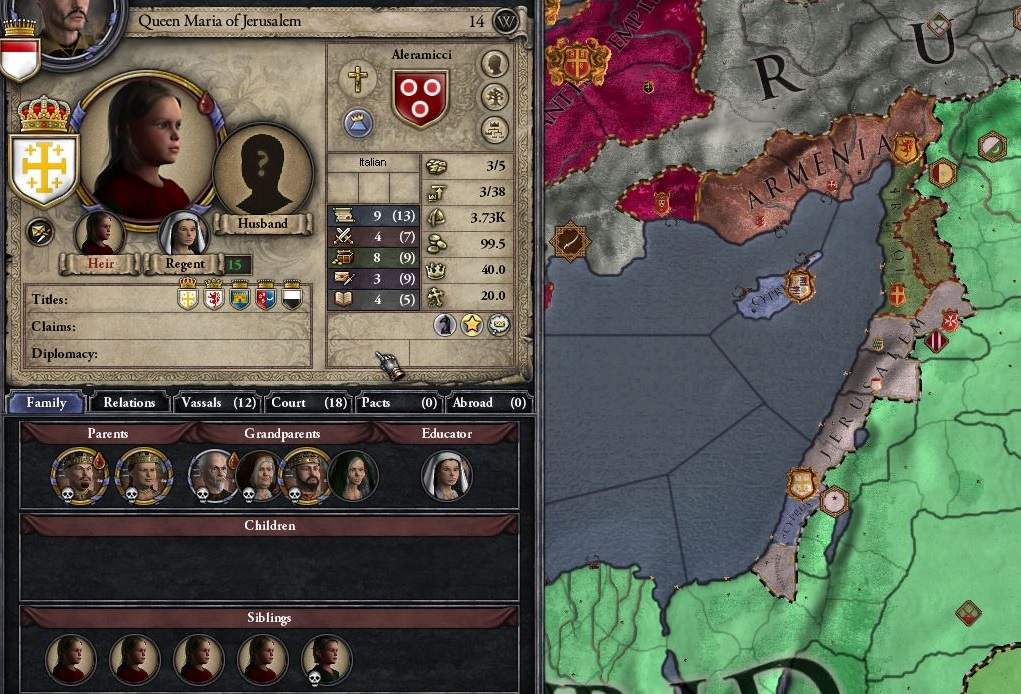Viewport: 1021px width, 694px height.
Task: Open the Family tab
Action: pyautogui.click(x=46, y=403)
